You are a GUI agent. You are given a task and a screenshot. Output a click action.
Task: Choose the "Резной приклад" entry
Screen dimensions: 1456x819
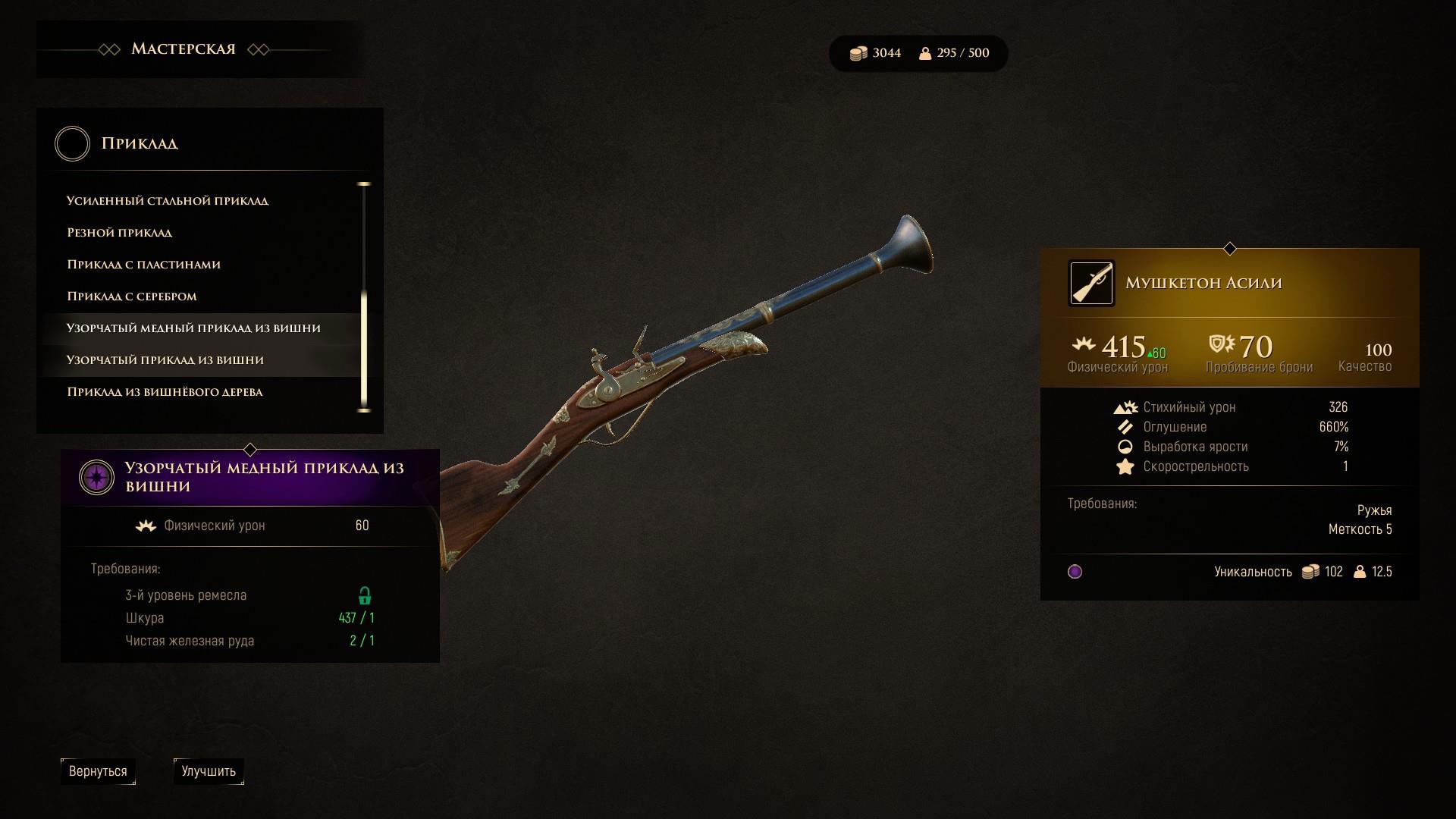(120, 233)
